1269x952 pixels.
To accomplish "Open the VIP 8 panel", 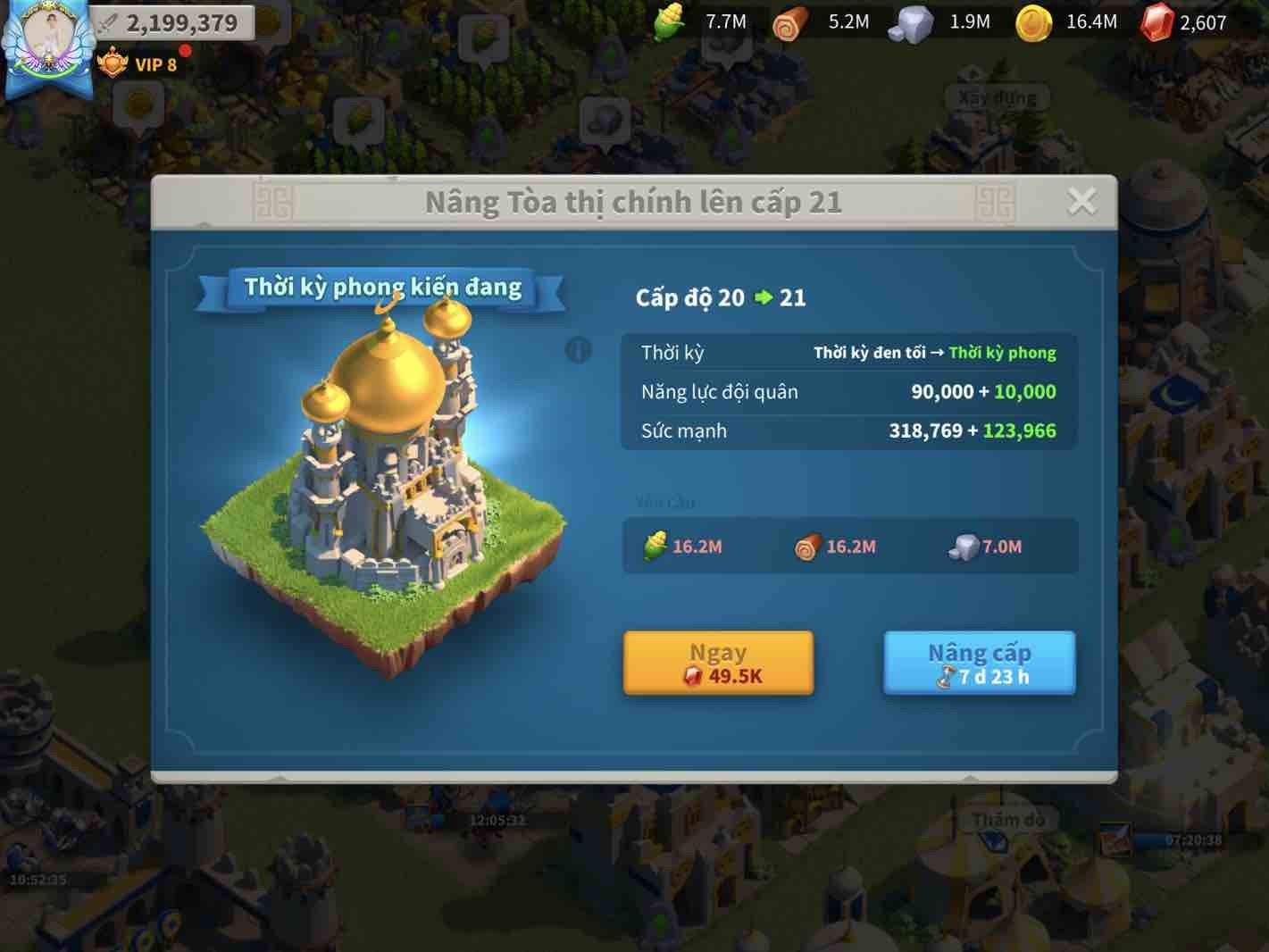I will 139,64.
